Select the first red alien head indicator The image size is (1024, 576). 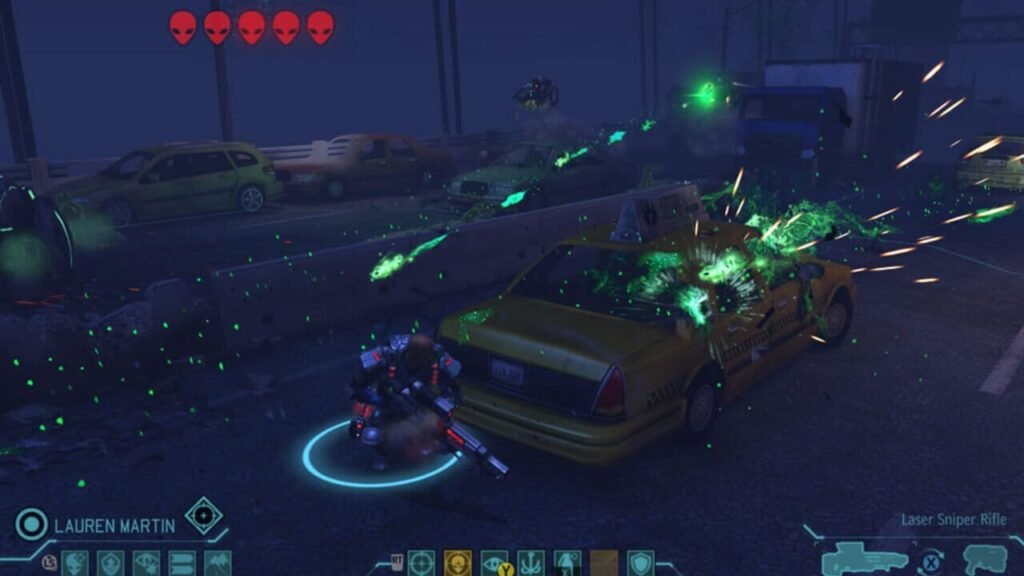pyautogui.click(x=183, y=27)
